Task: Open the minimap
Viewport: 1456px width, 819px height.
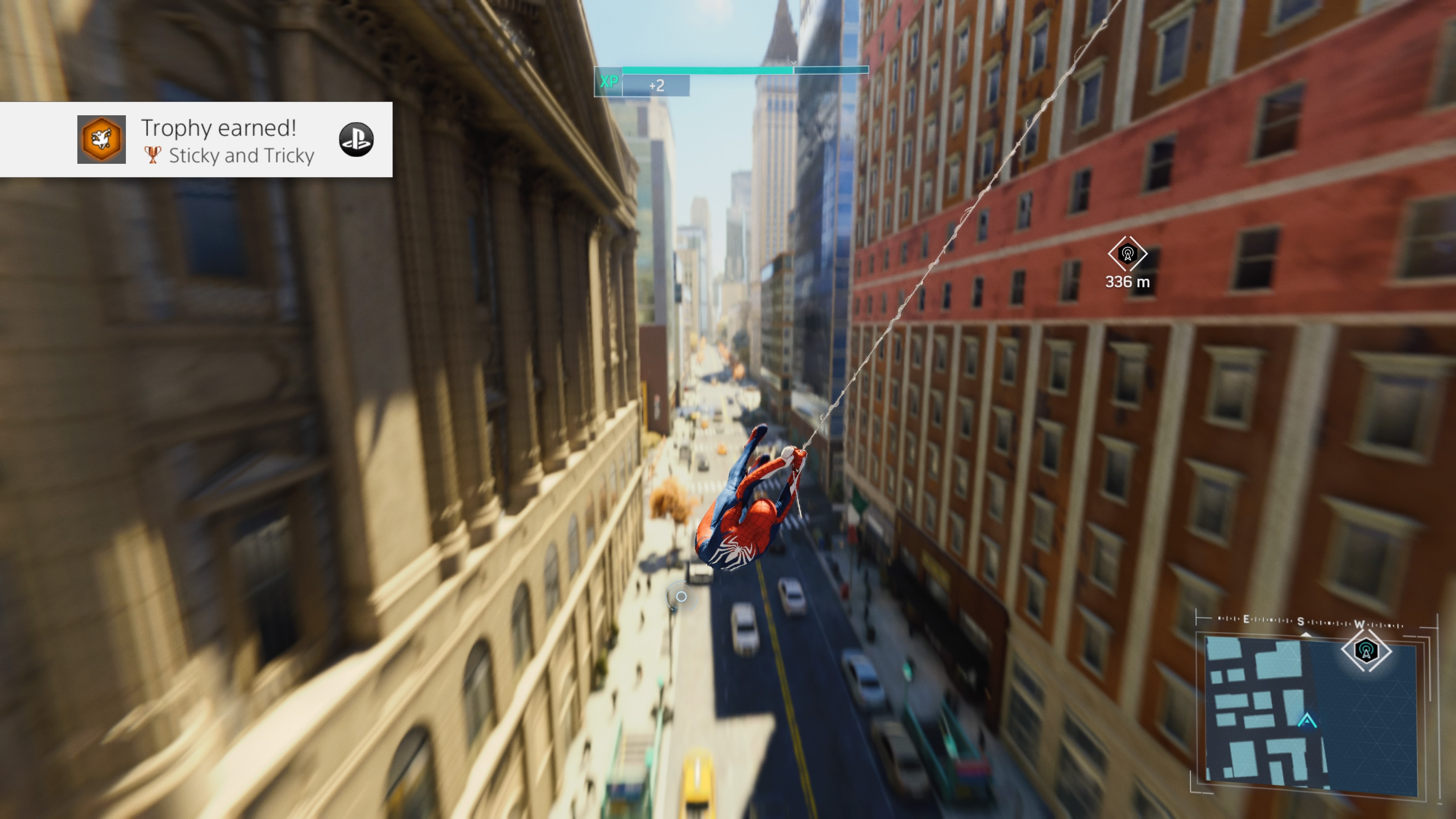Action: tap(1311, 712)
